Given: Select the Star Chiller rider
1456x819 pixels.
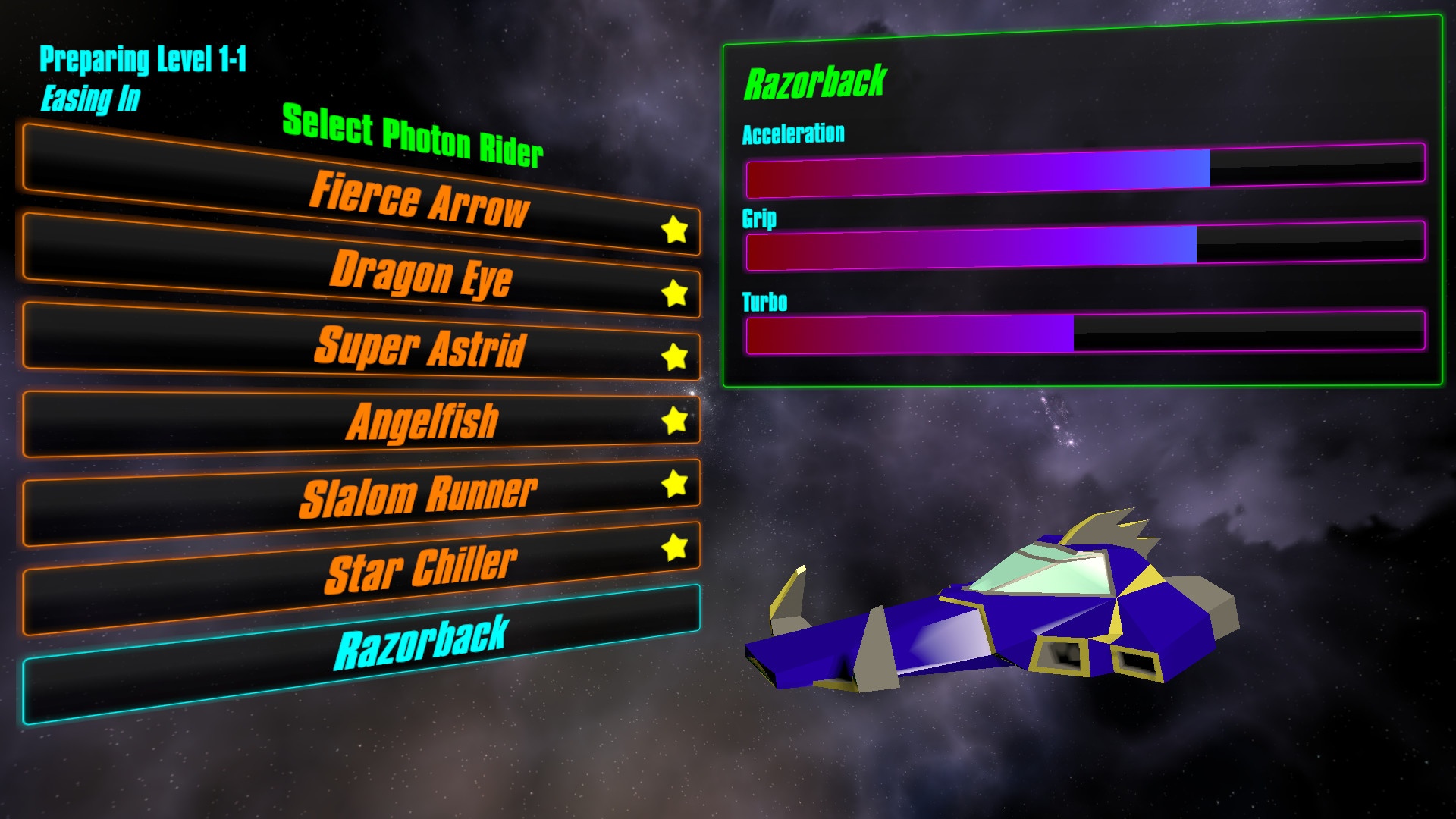Looking at the screenshot, I should (422, 570).
